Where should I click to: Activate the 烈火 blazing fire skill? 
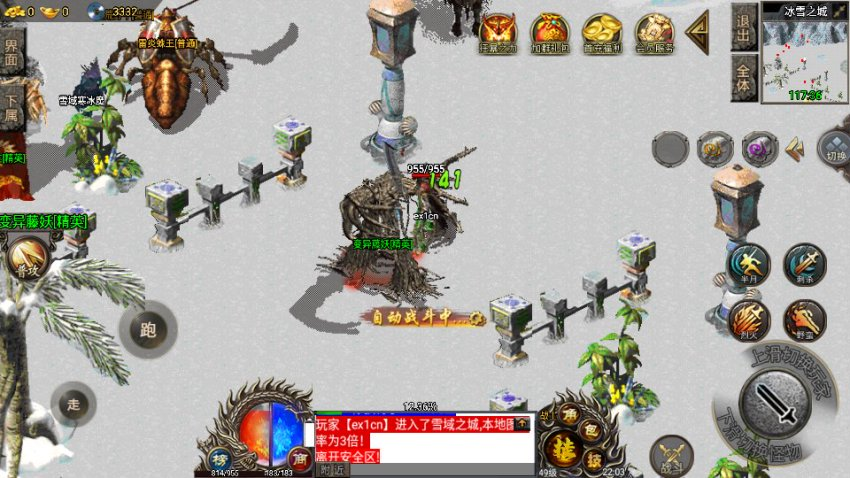(x=748, y=320)
